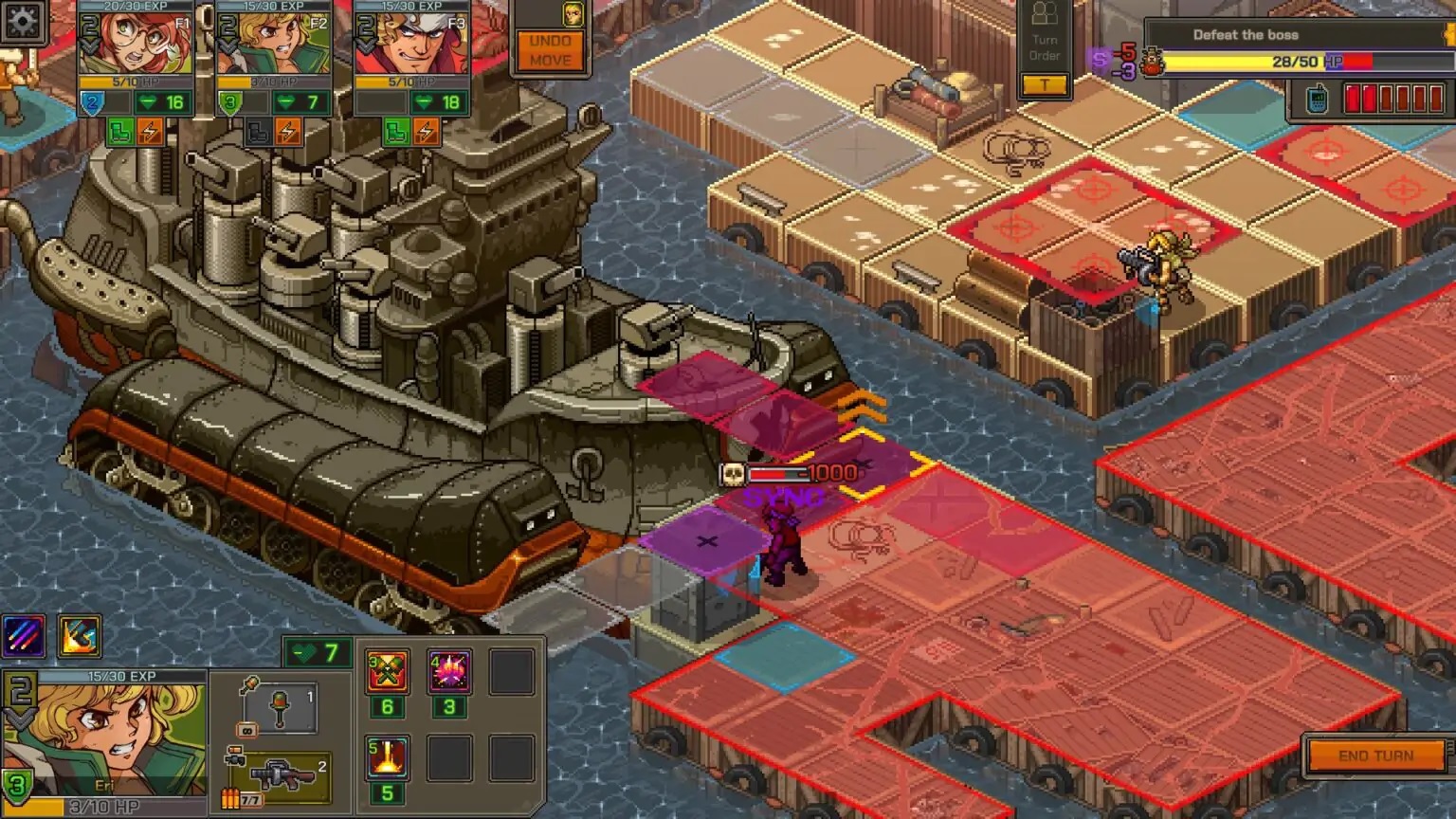Image resolution: width=1456 pixels, height=819 pixels.
Task: Use the fire blast skill costing 5
Action: [386, 756]
